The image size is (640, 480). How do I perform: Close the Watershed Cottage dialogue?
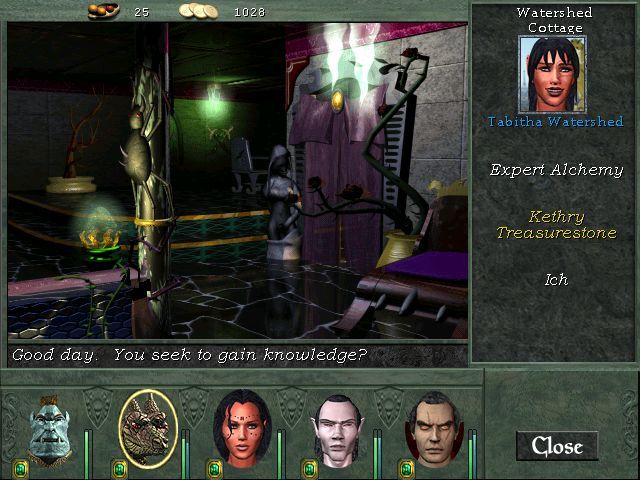[x=556, y=446]
